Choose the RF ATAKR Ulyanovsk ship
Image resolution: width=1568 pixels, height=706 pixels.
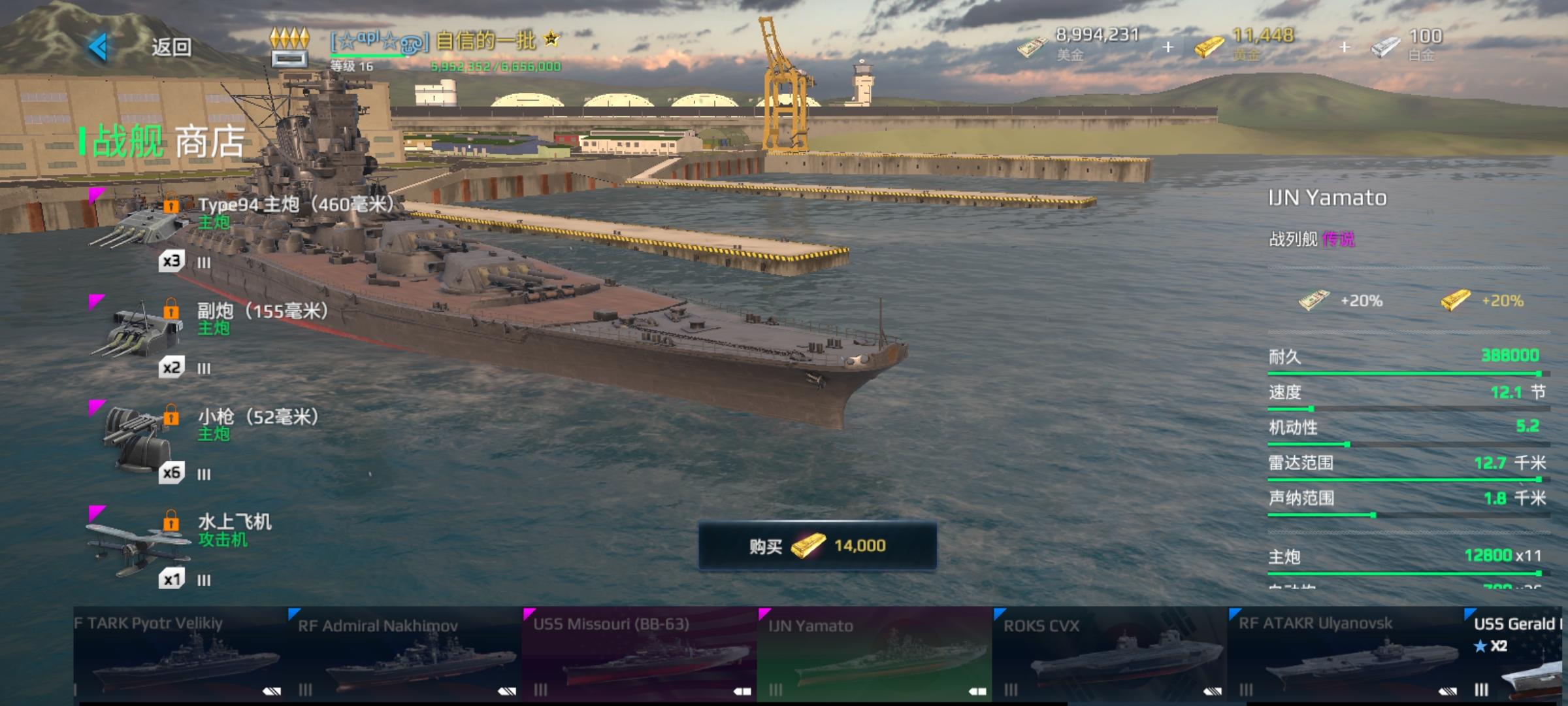point(1345,655)
